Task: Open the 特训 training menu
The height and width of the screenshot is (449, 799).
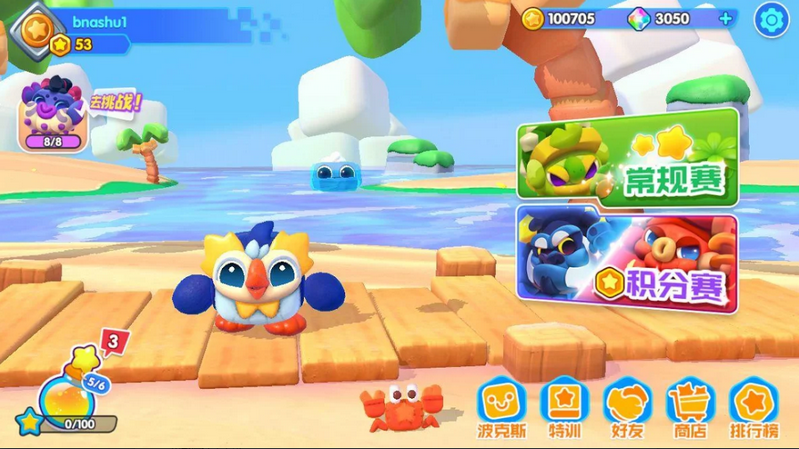Action: pos(563,408)
